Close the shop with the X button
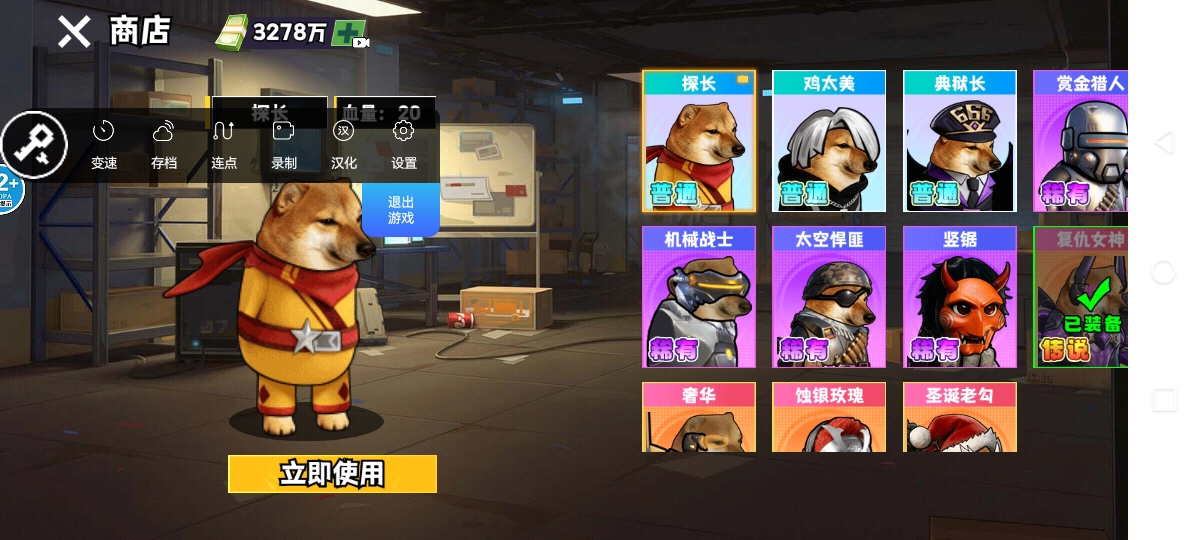 tap(73, 32)
